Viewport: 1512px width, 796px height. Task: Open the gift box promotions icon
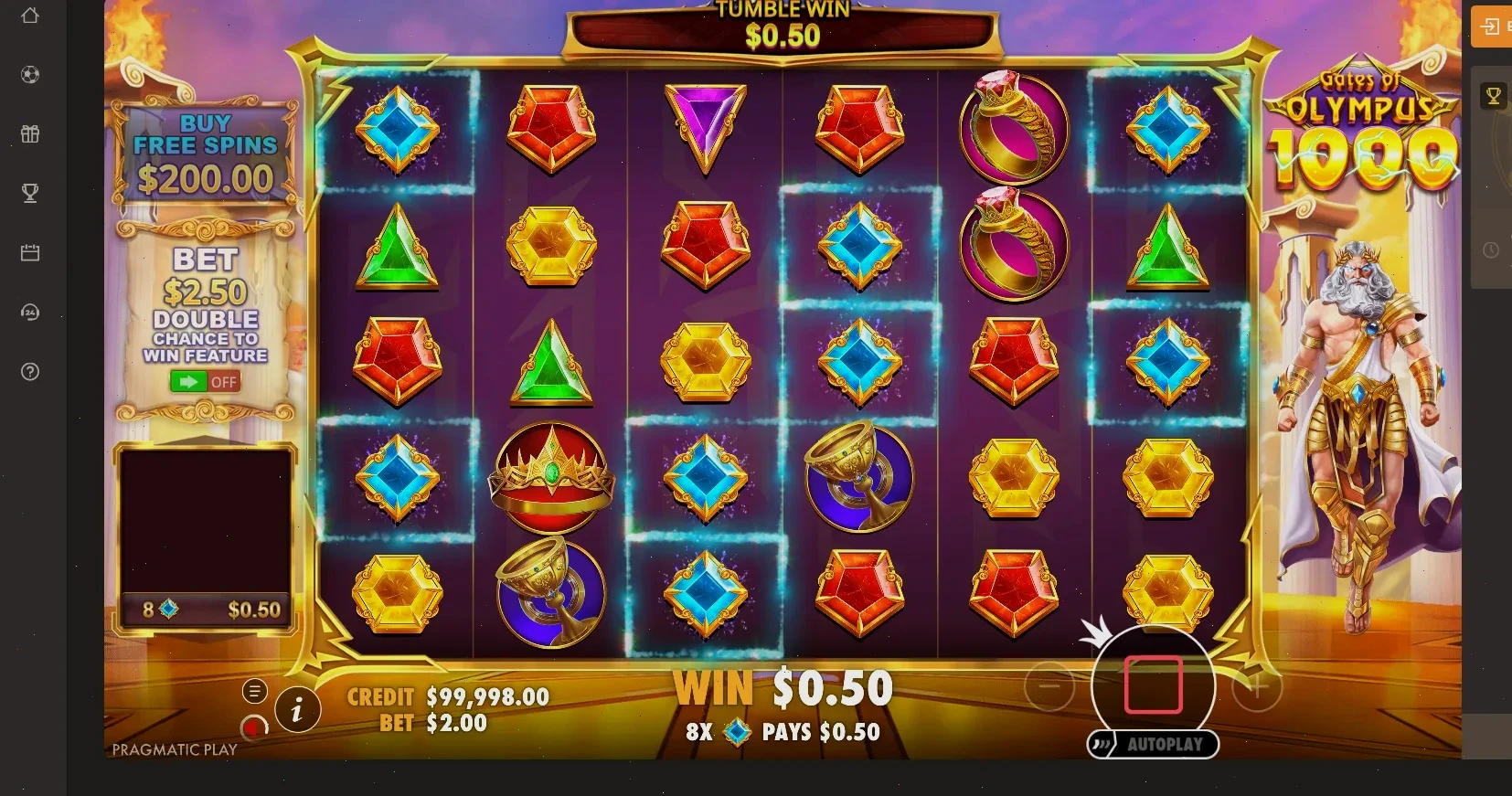click(30, 134)
